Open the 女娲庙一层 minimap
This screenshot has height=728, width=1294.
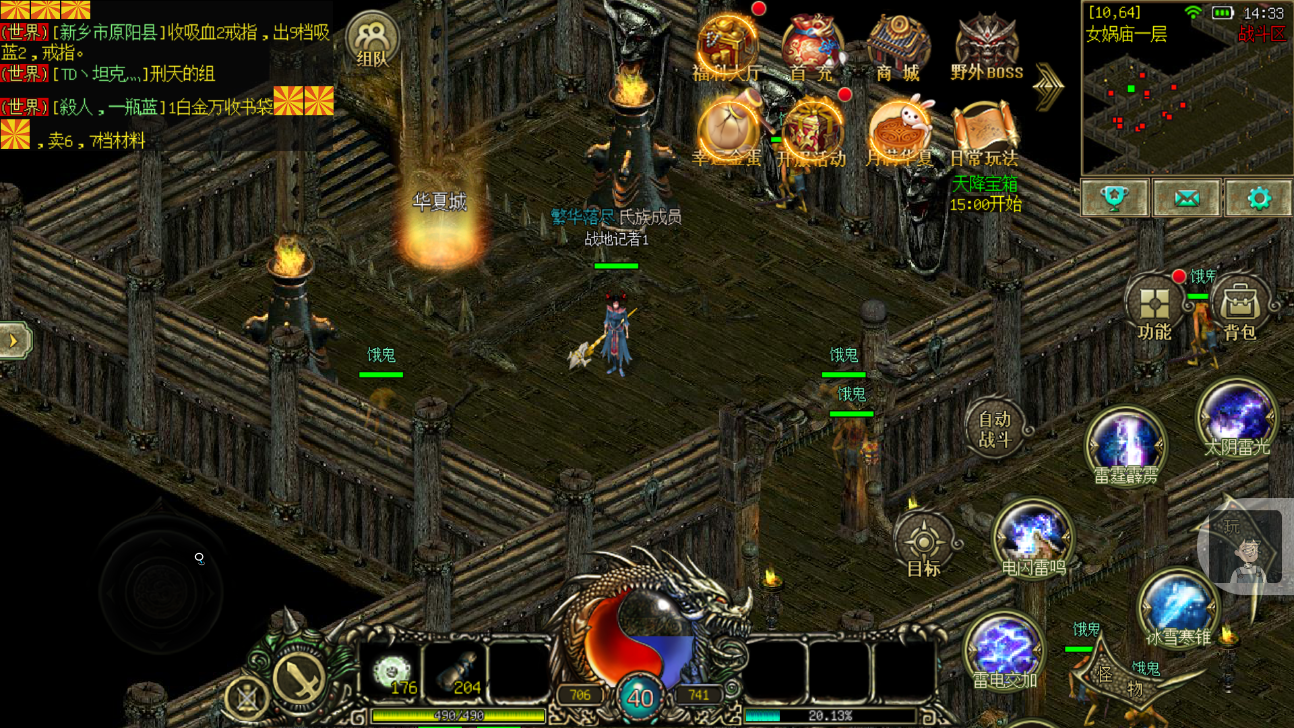coord(1185,100)
